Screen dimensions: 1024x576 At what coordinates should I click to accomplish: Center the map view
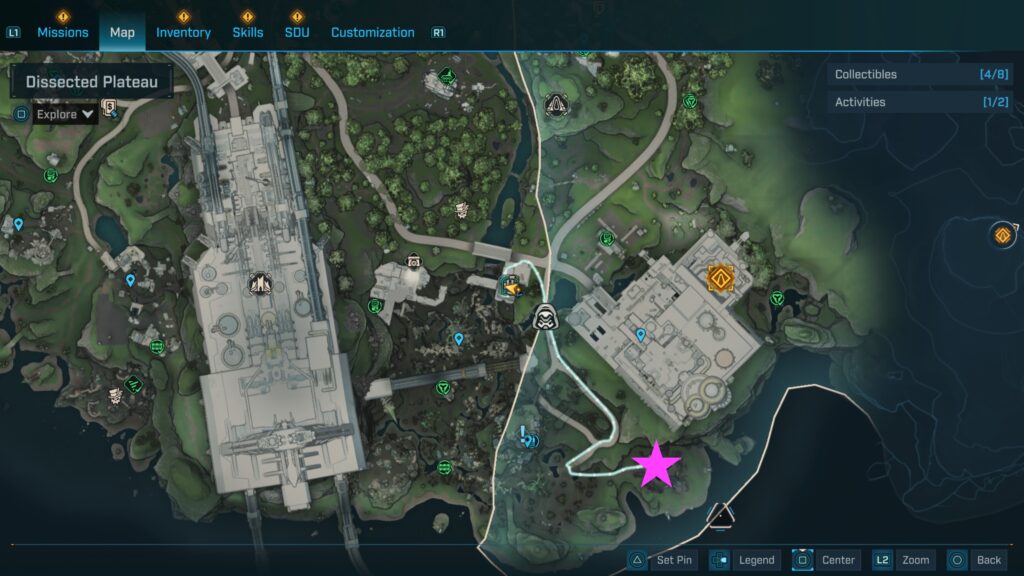click(825, 560)
